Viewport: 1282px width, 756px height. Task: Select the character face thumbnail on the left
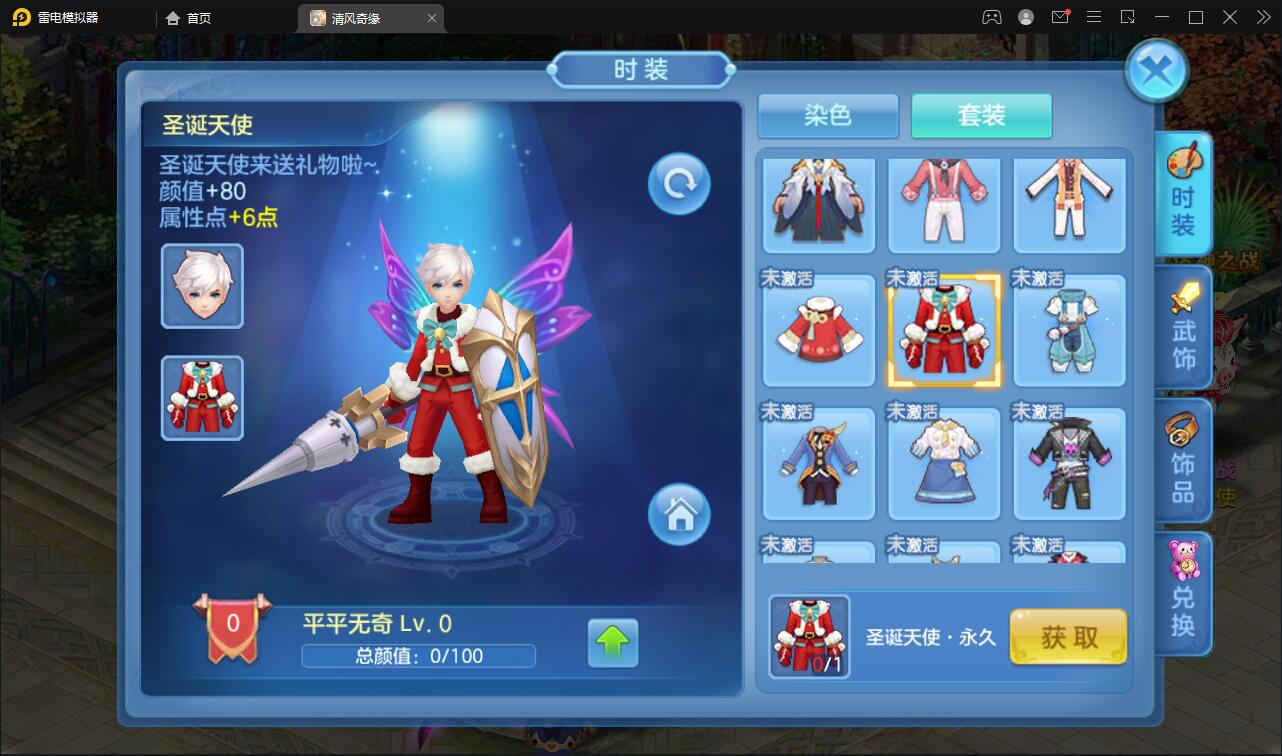click(202, 287)
